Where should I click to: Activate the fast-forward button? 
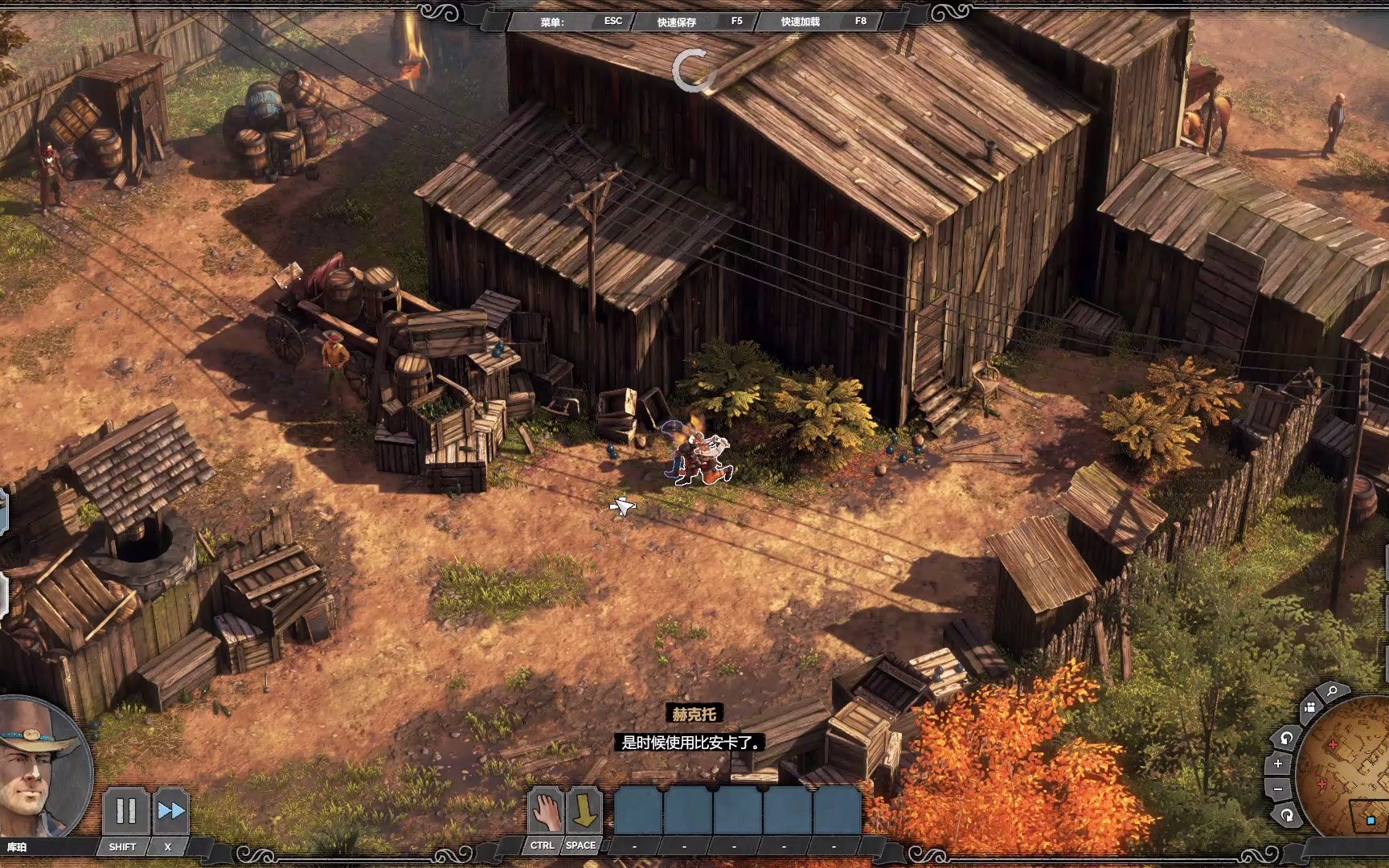171,811
